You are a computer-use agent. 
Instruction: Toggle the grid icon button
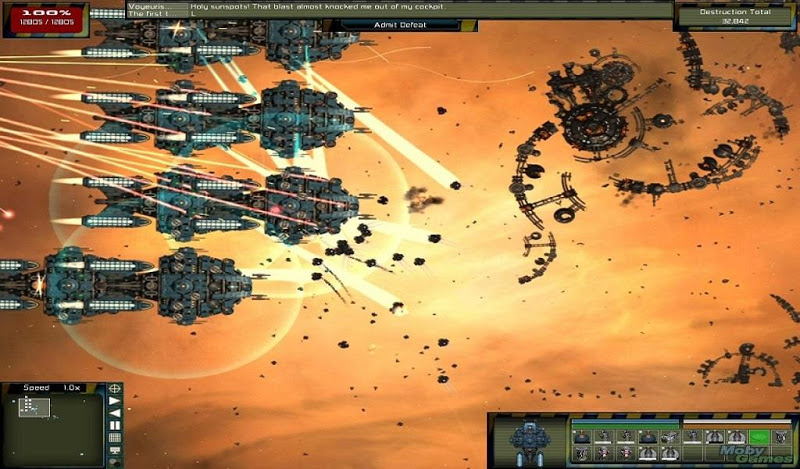115,438
